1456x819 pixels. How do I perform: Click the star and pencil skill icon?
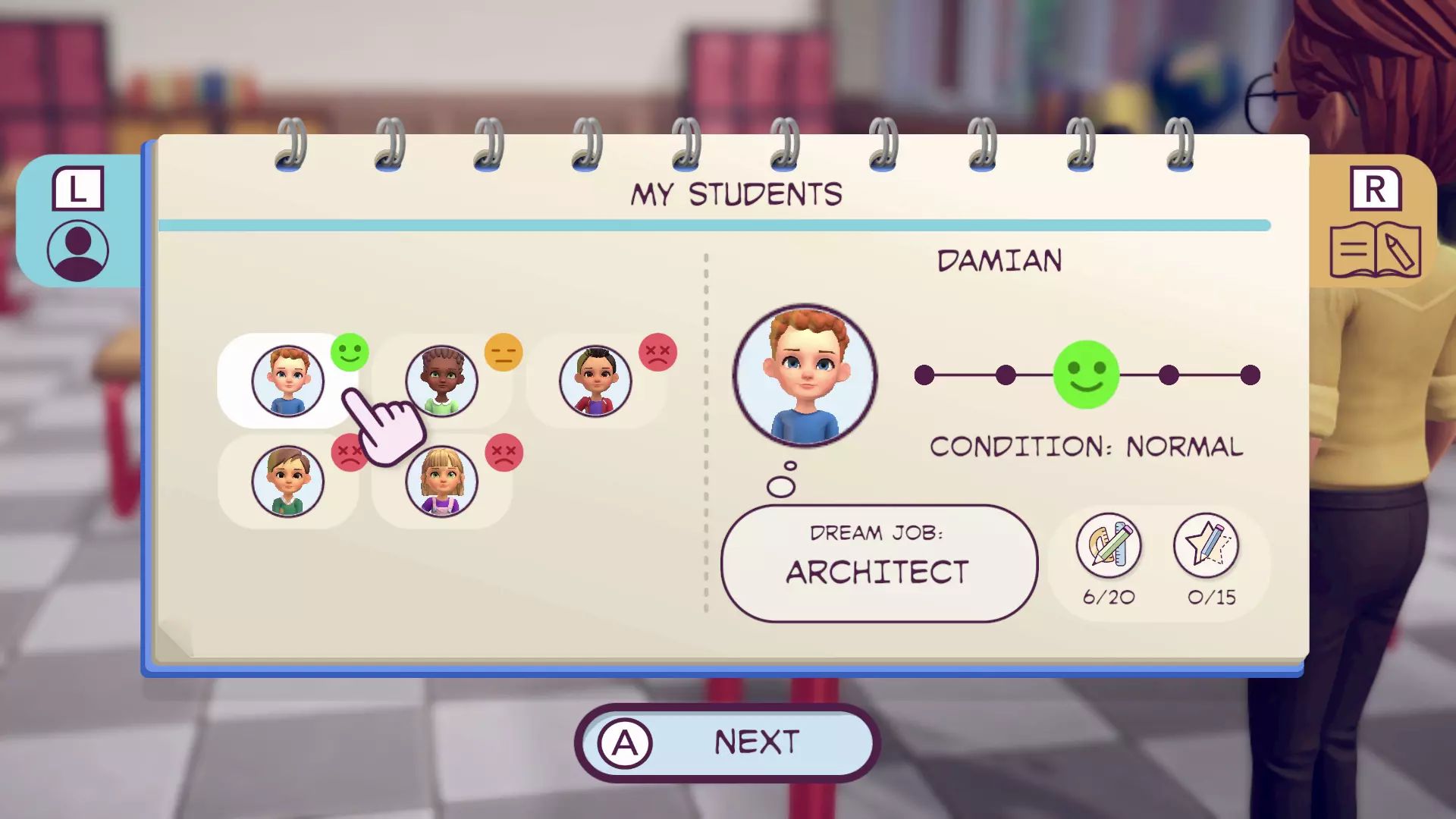[1206, 544]
